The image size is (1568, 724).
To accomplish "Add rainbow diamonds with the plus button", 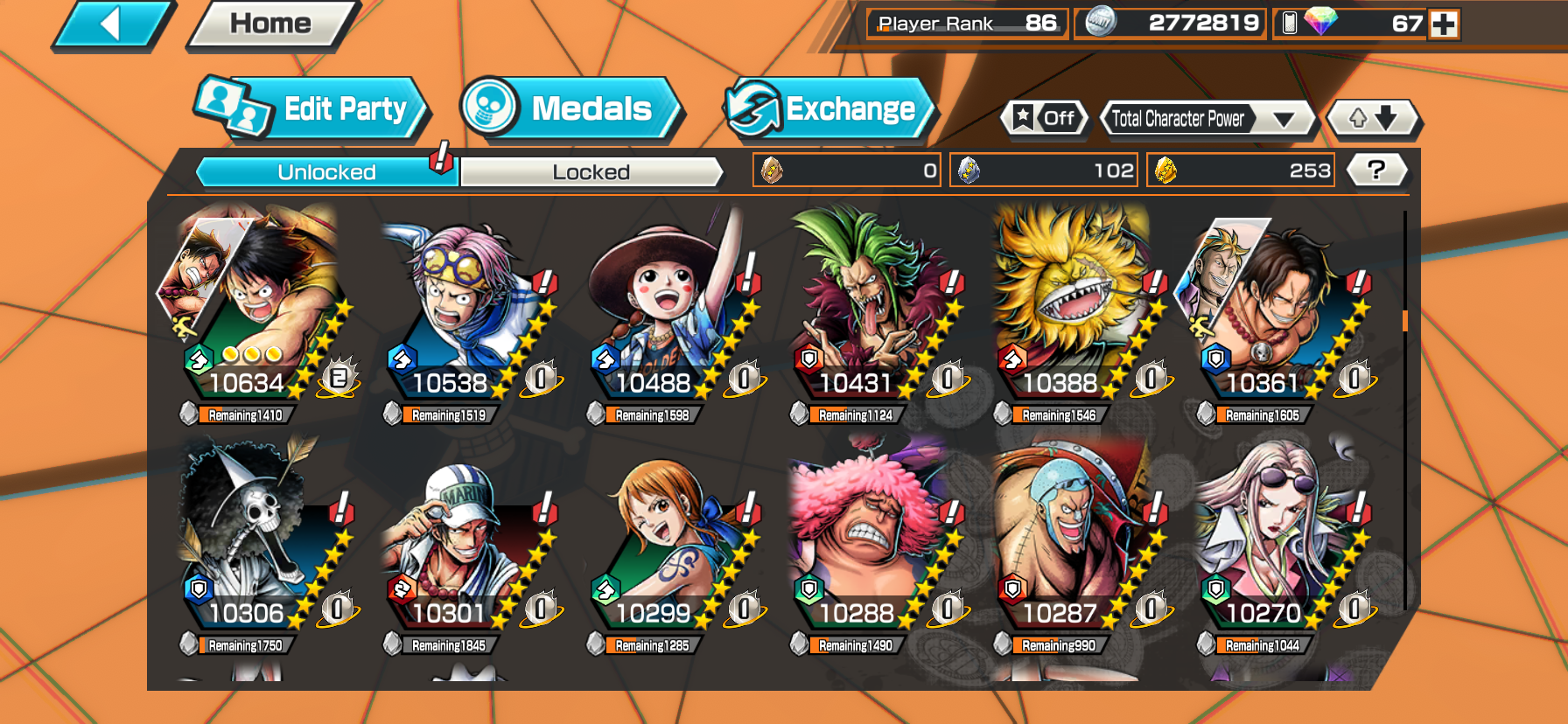I will [x=1444, y=24].
